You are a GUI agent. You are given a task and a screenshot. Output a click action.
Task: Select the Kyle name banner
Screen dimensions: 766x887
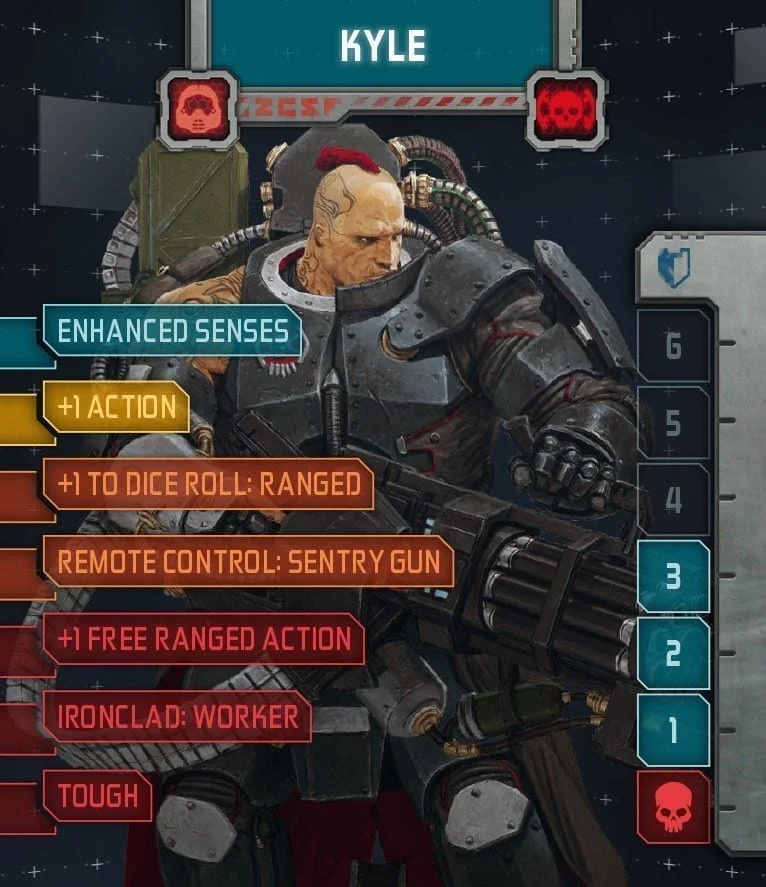pyautogui.click(x=383, y=47)
